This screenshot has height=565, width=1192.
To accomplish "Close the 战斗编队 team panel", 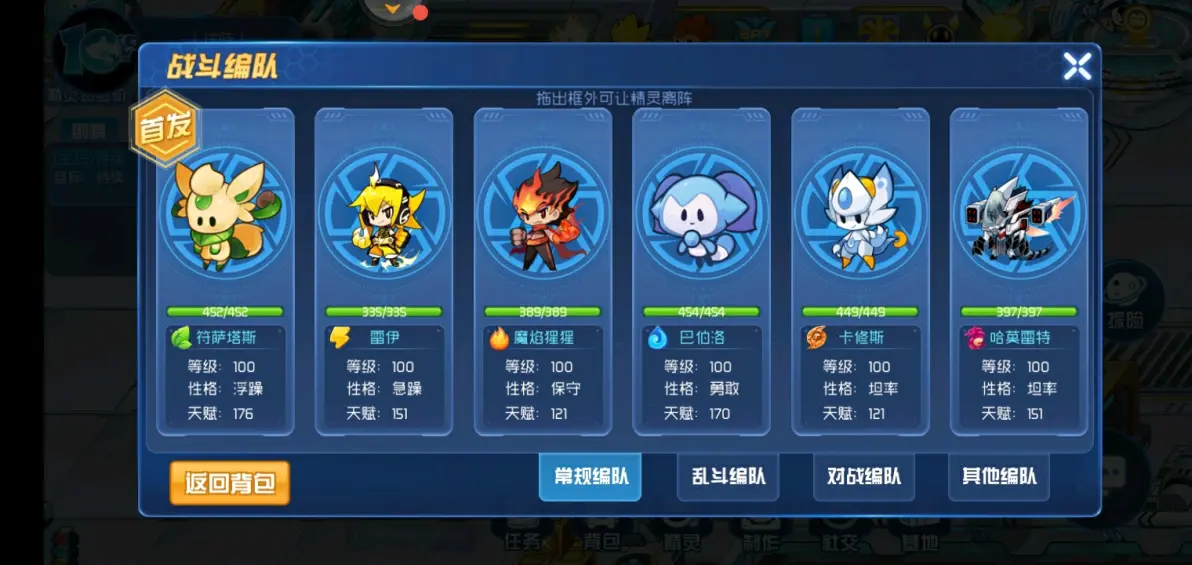I will (1077, 67).
